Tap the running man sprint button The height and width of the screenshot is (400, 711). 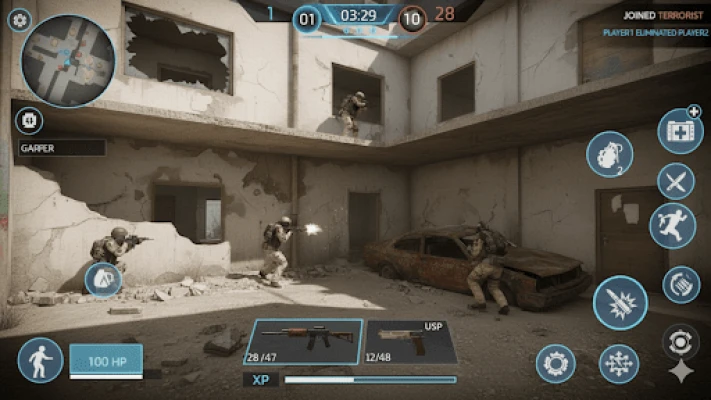click(x=672, y=226)
